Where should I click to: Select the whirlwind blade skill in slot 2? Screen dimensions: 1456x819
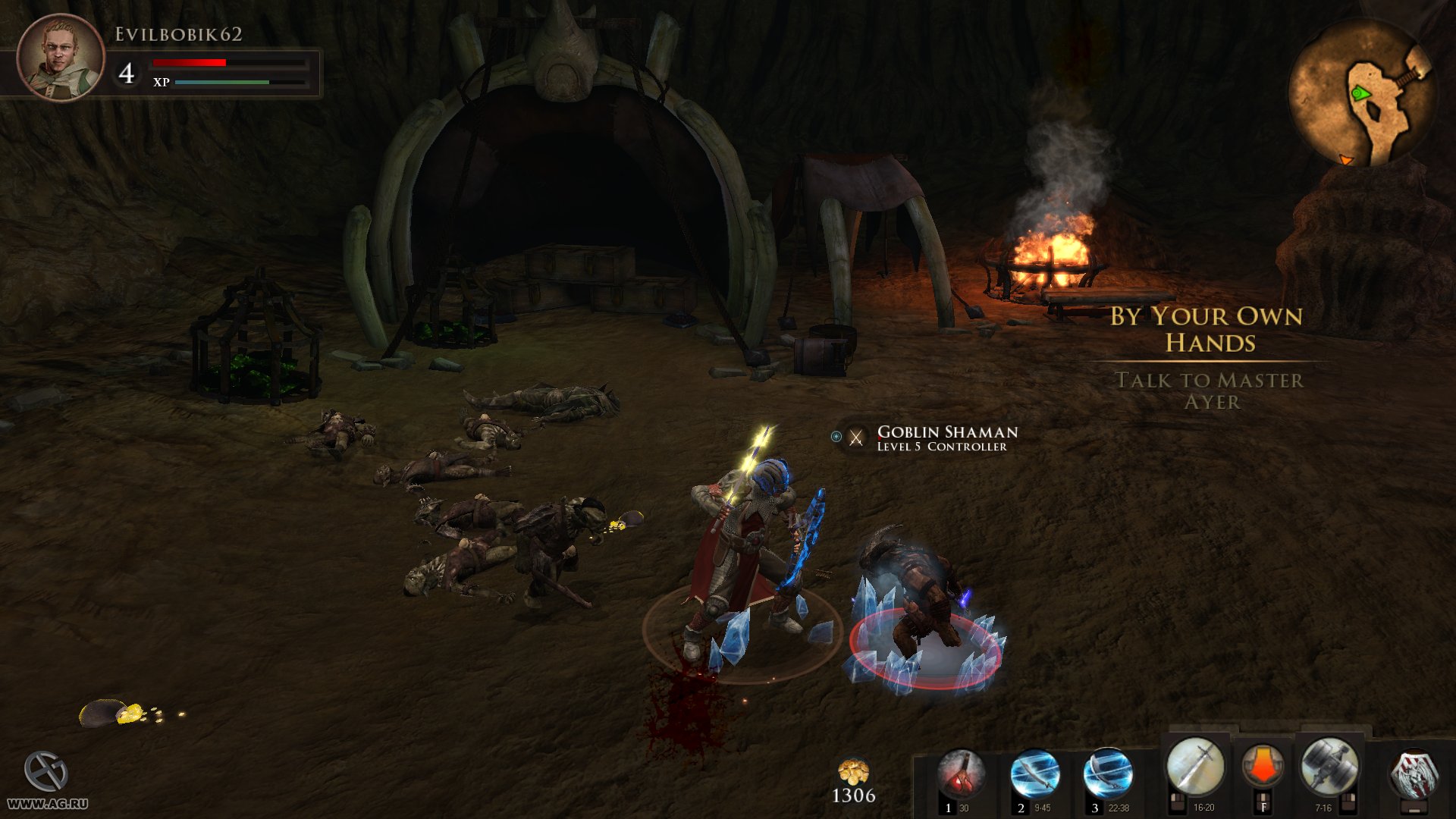click(1036, 773)
